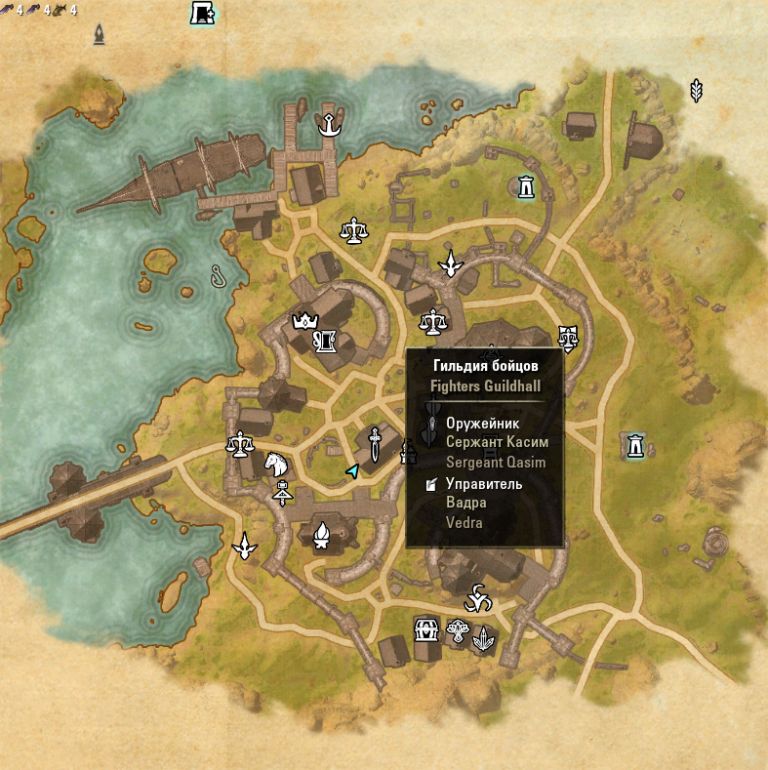Select the flame icon building marker
768x770 pixels.
[322, 537]
